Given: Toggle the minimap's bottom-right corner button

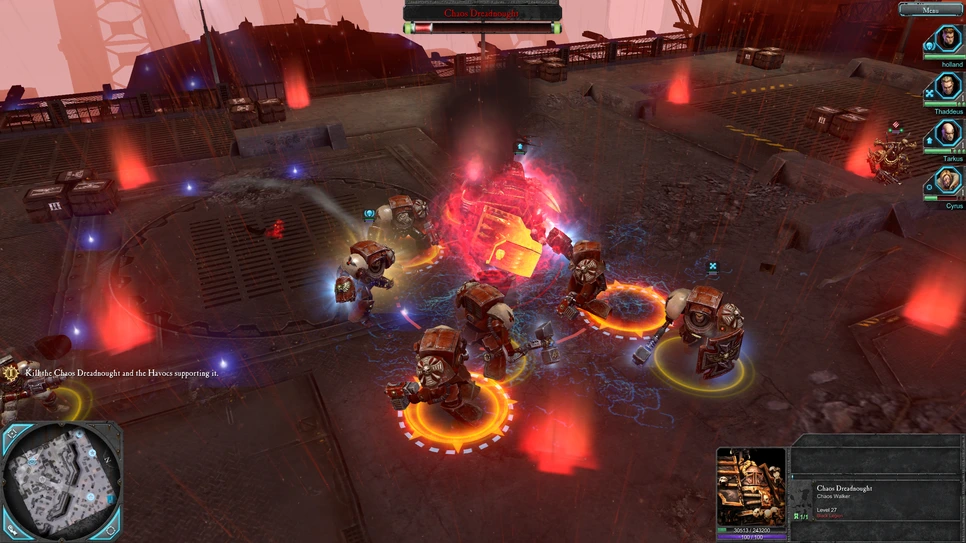Looking at the screenshot, I should point(112,531).
